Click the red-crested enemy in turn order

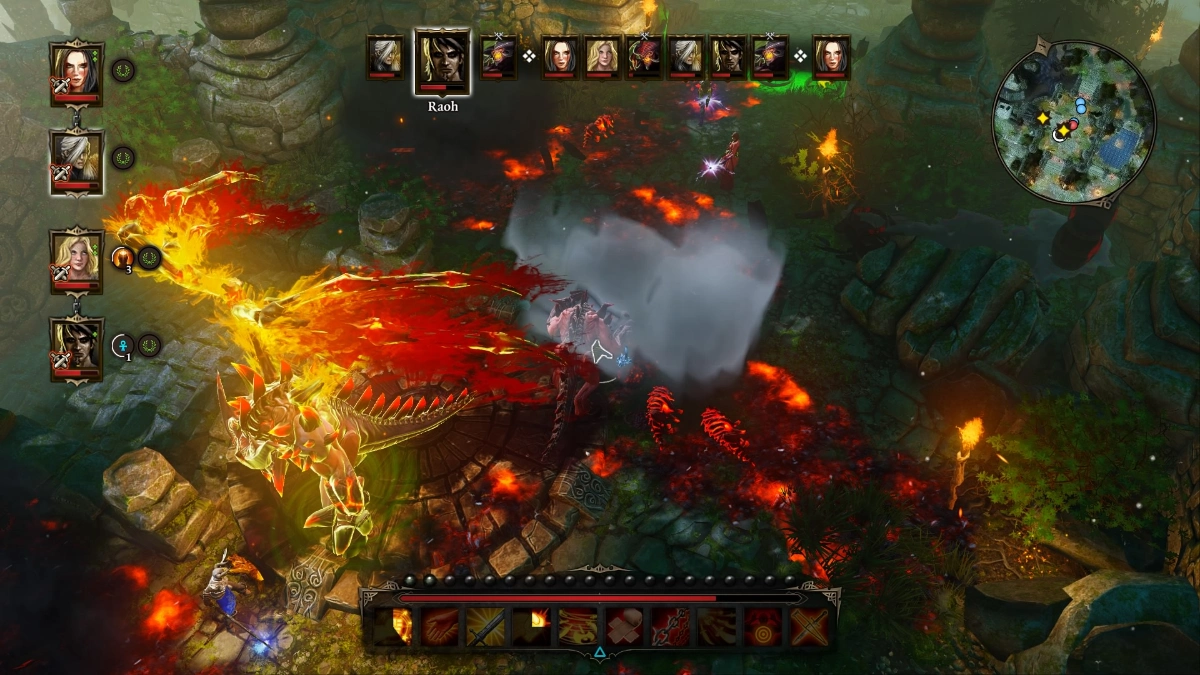pyautogui.click(x=645, y=57)
